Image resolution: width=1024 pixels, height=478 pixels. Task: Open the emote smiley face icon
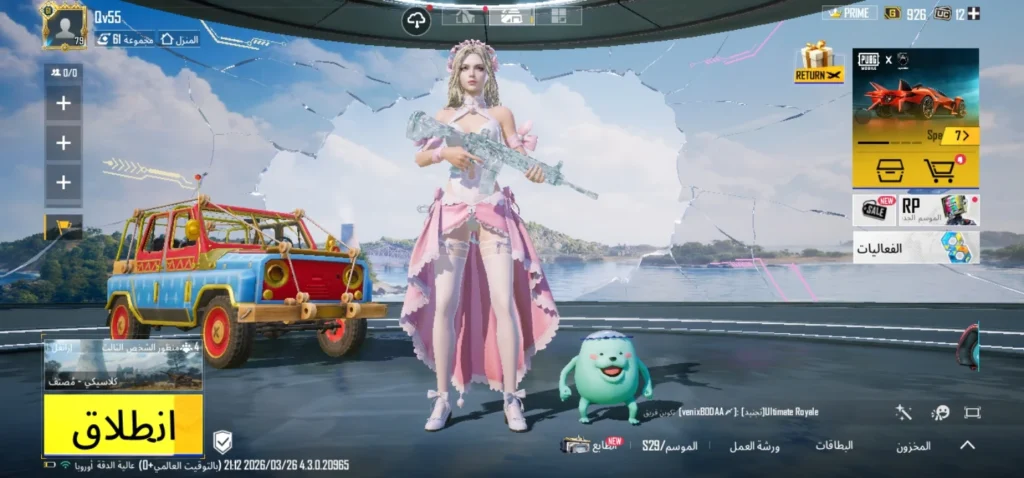tap(940, 412)
